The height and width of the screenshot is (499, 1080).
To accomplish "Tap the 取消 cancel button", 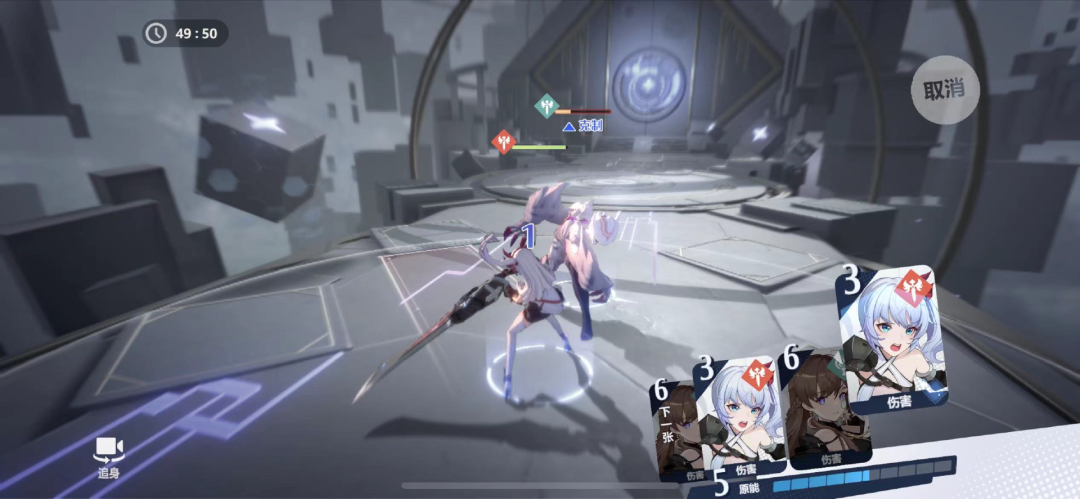I will click(x=944, y=89).
